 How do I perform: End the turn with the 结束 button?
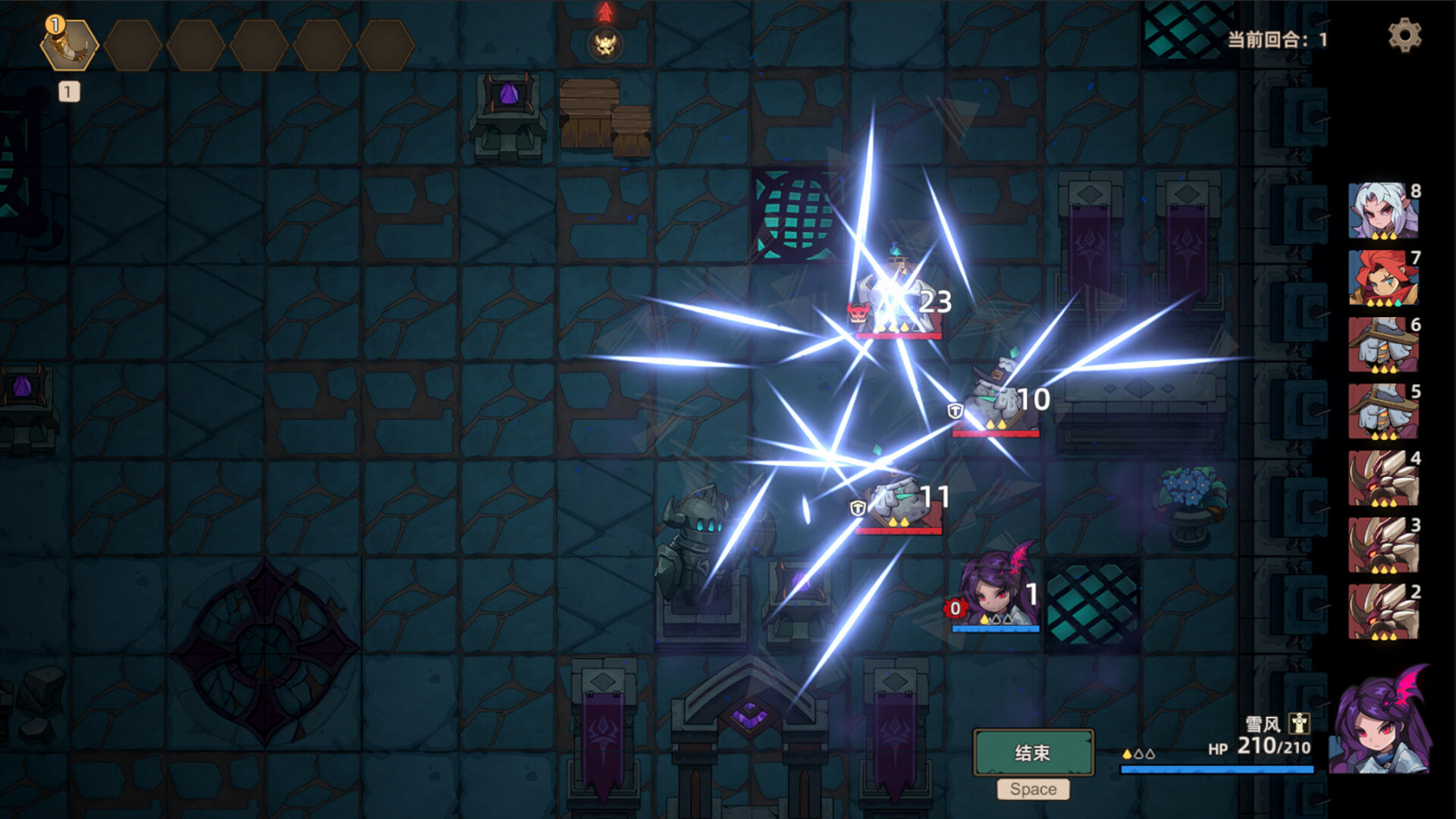point(1033,752)
